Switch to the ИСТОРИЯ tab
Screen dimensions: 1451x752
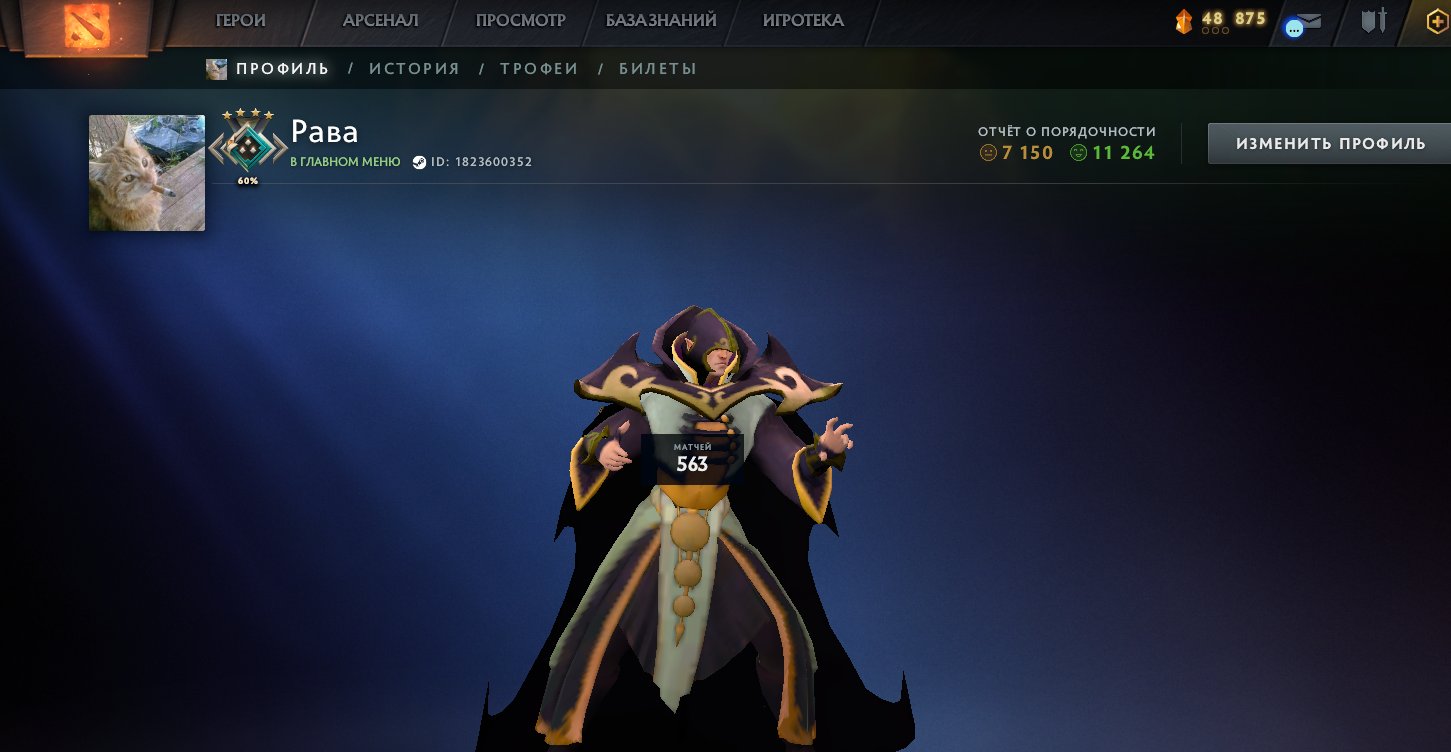point(414,68)
